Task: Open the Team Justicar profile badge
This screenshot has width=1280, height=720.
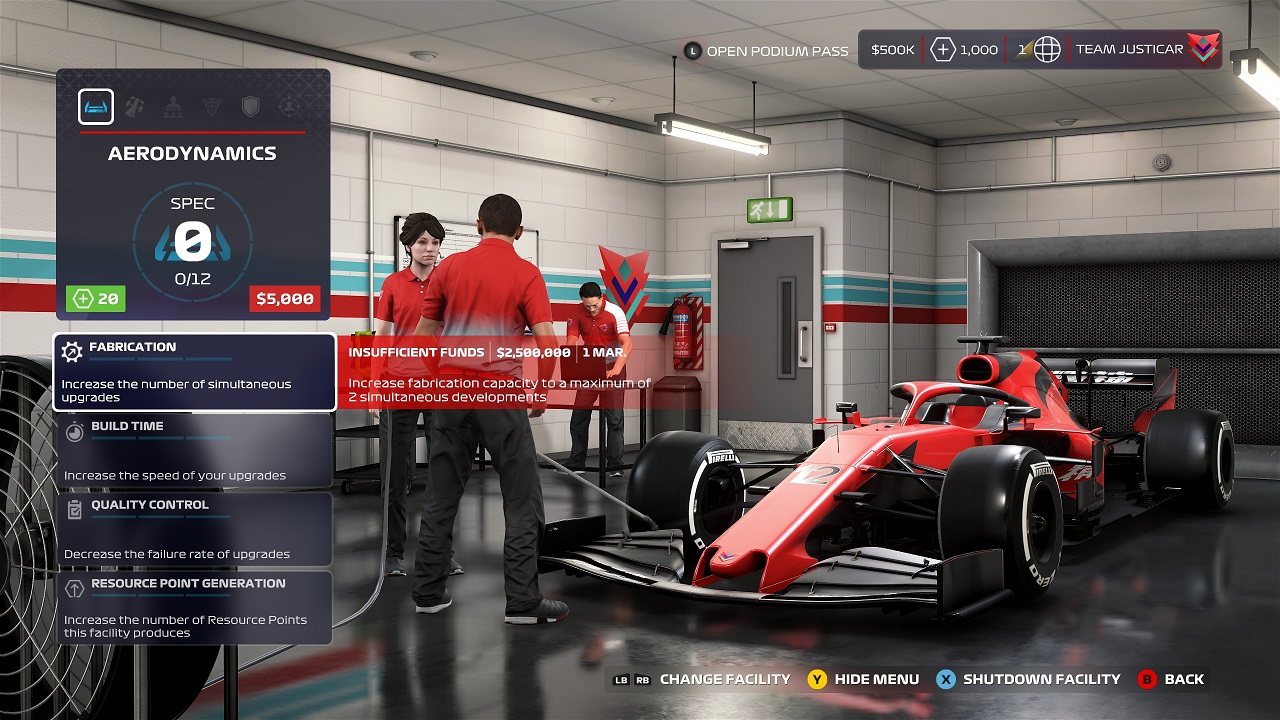Action: [1144, 49]
